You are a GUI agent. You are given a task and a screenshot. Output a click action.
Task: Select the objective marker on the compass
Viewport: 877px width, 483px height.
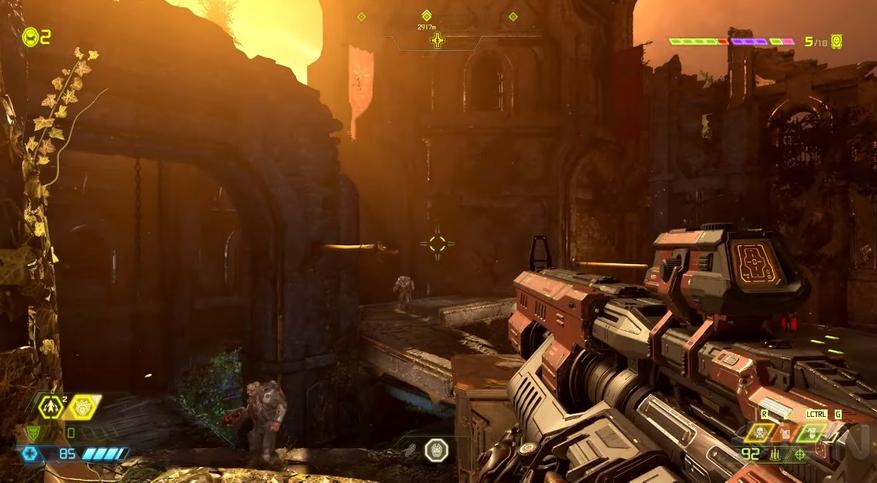[x=437, y=40]
